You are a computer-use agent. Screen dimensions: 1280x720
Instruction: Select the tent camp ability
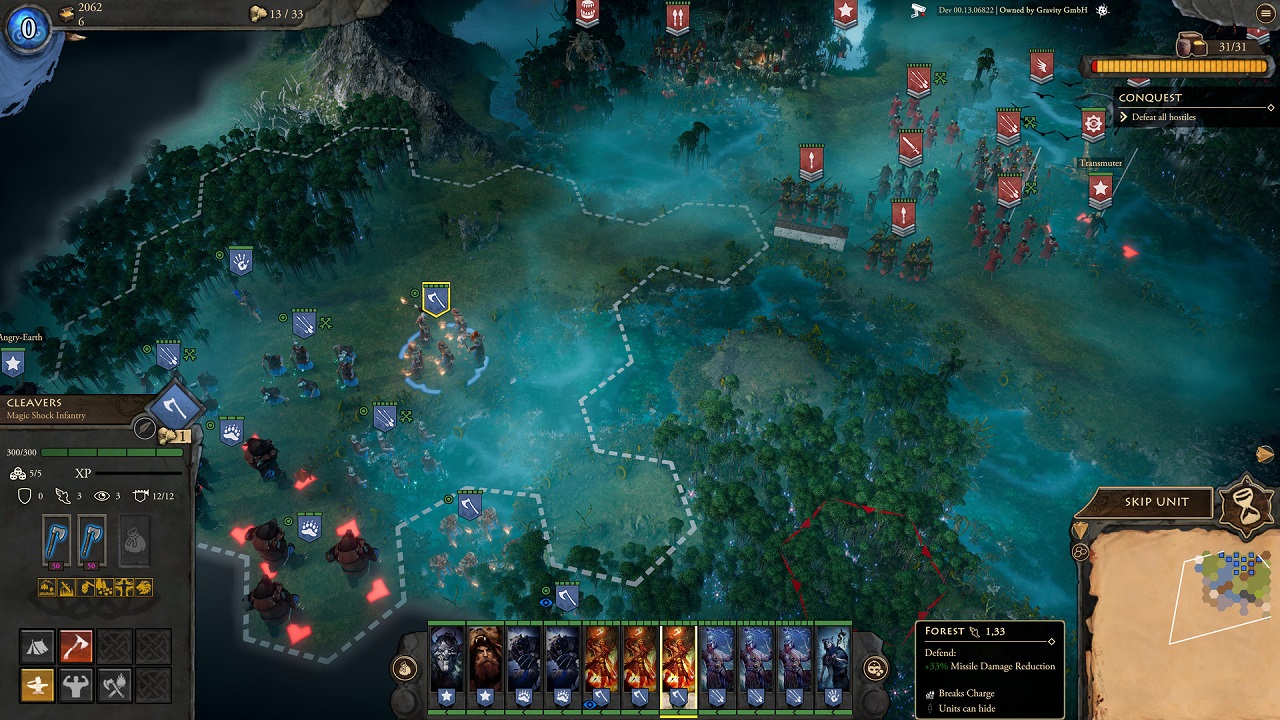[x=38, y=647]
